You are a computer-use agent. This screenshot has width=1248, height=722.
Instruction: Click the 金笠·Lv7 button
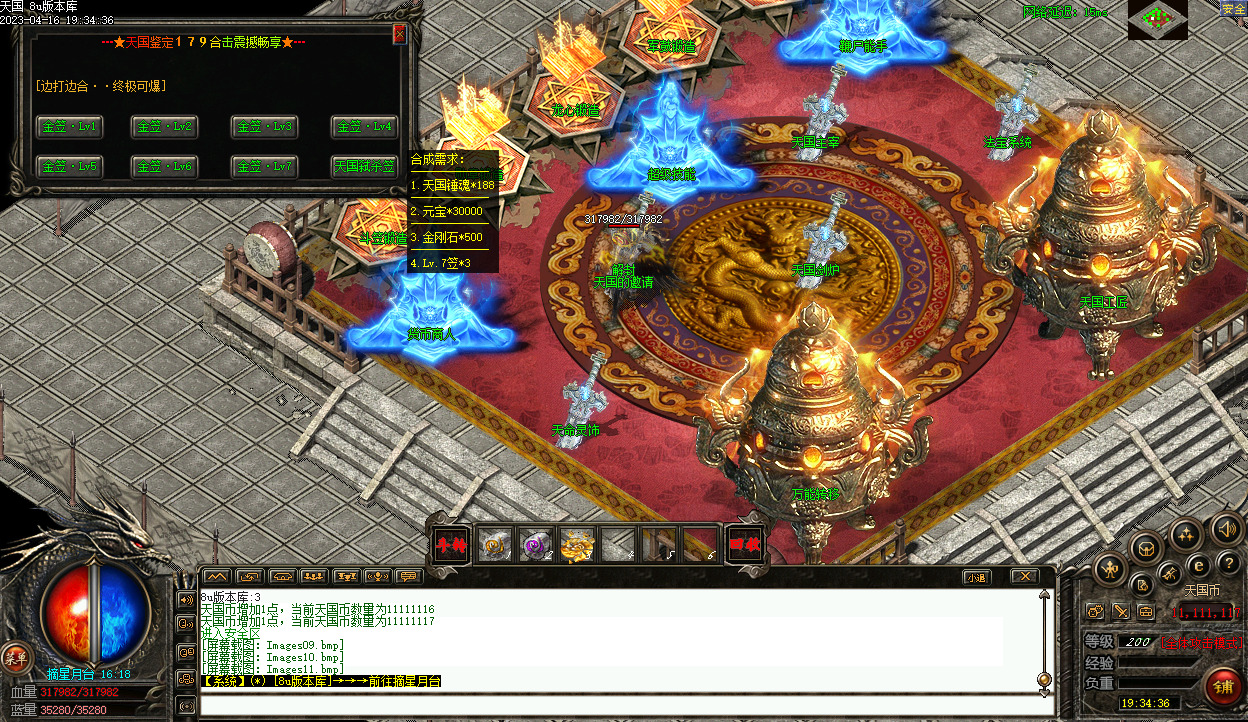(265, 166)
